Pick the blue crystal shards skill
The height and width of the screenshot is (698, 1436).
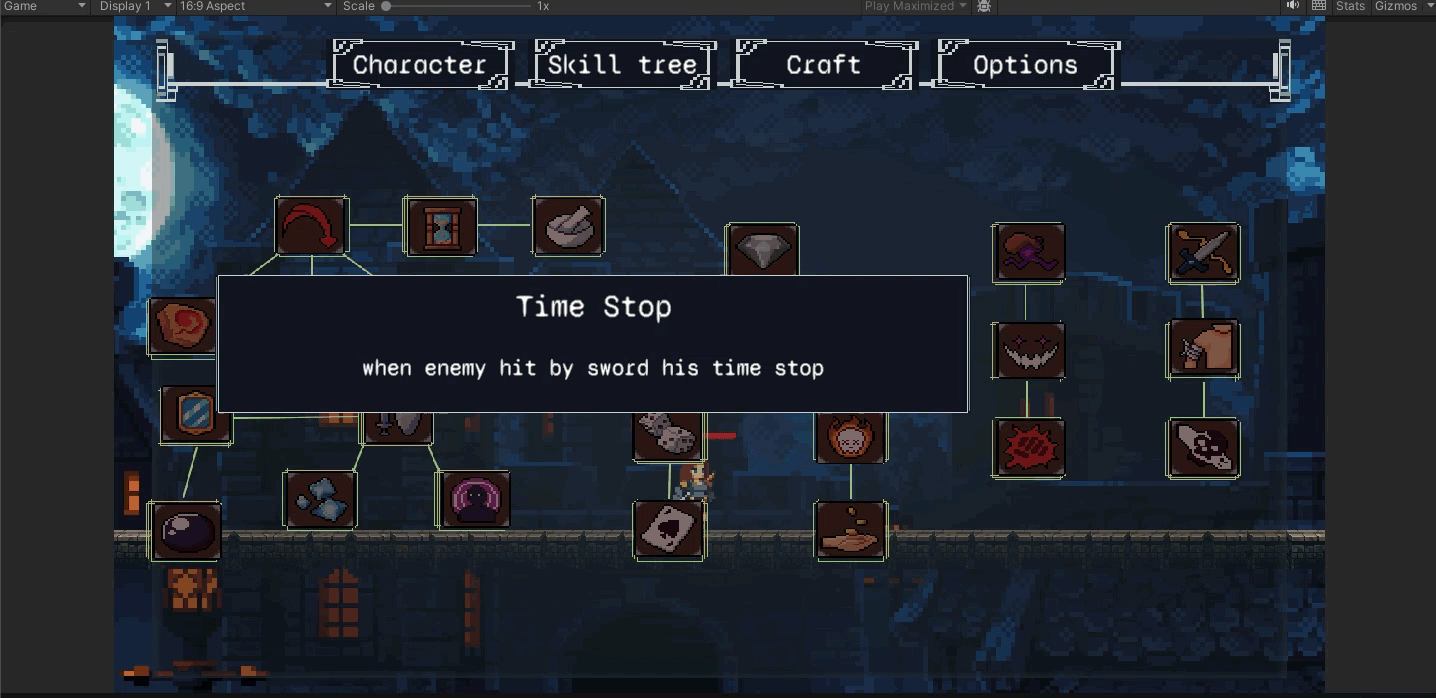tap(320, 499)
